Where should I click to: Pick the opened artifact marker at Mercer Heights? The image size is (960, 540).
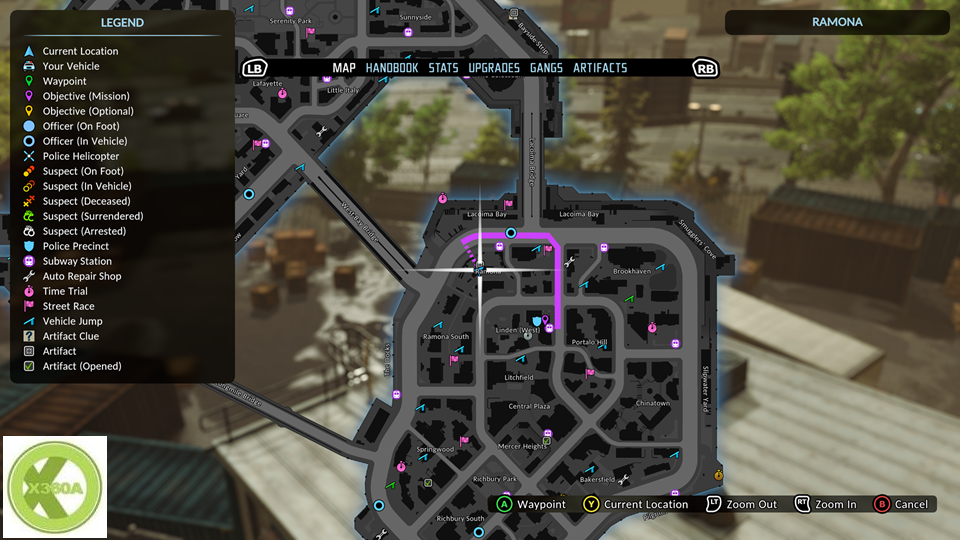pyautogui.click(x=546, y=440)
